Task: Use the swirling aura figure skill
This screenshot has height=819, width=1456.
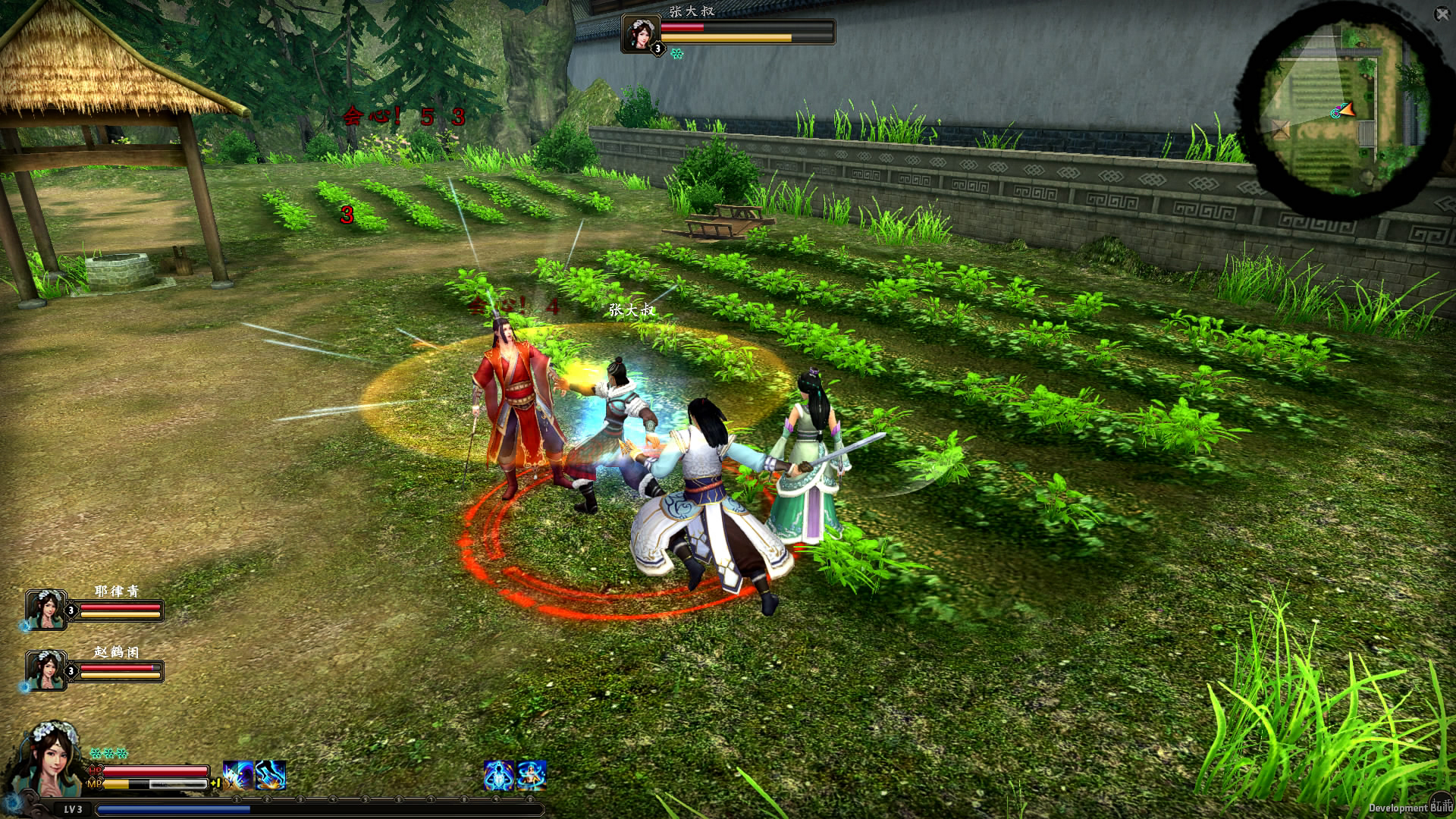Action: click(x=531, y=776)
